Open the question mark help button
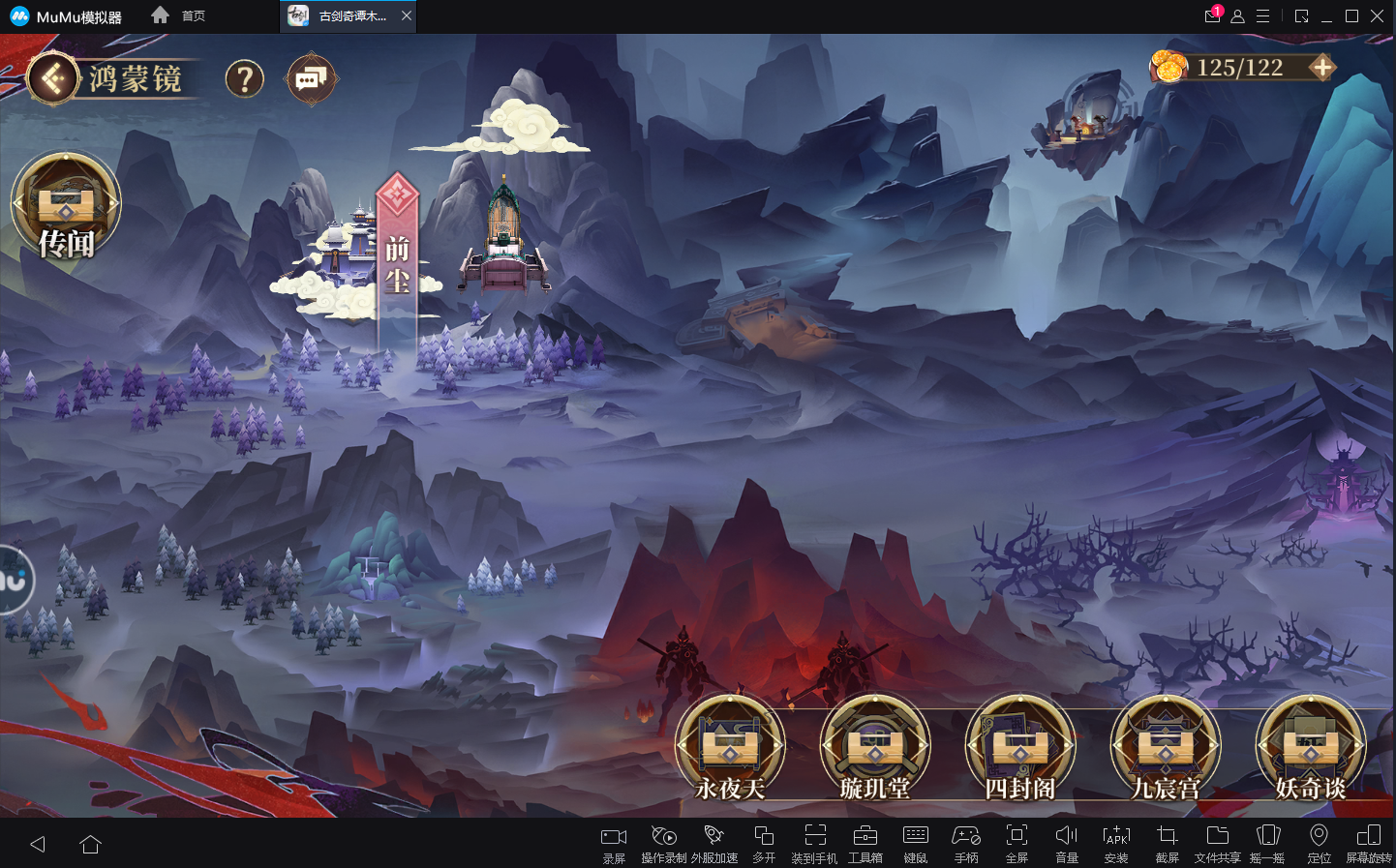 245,78
